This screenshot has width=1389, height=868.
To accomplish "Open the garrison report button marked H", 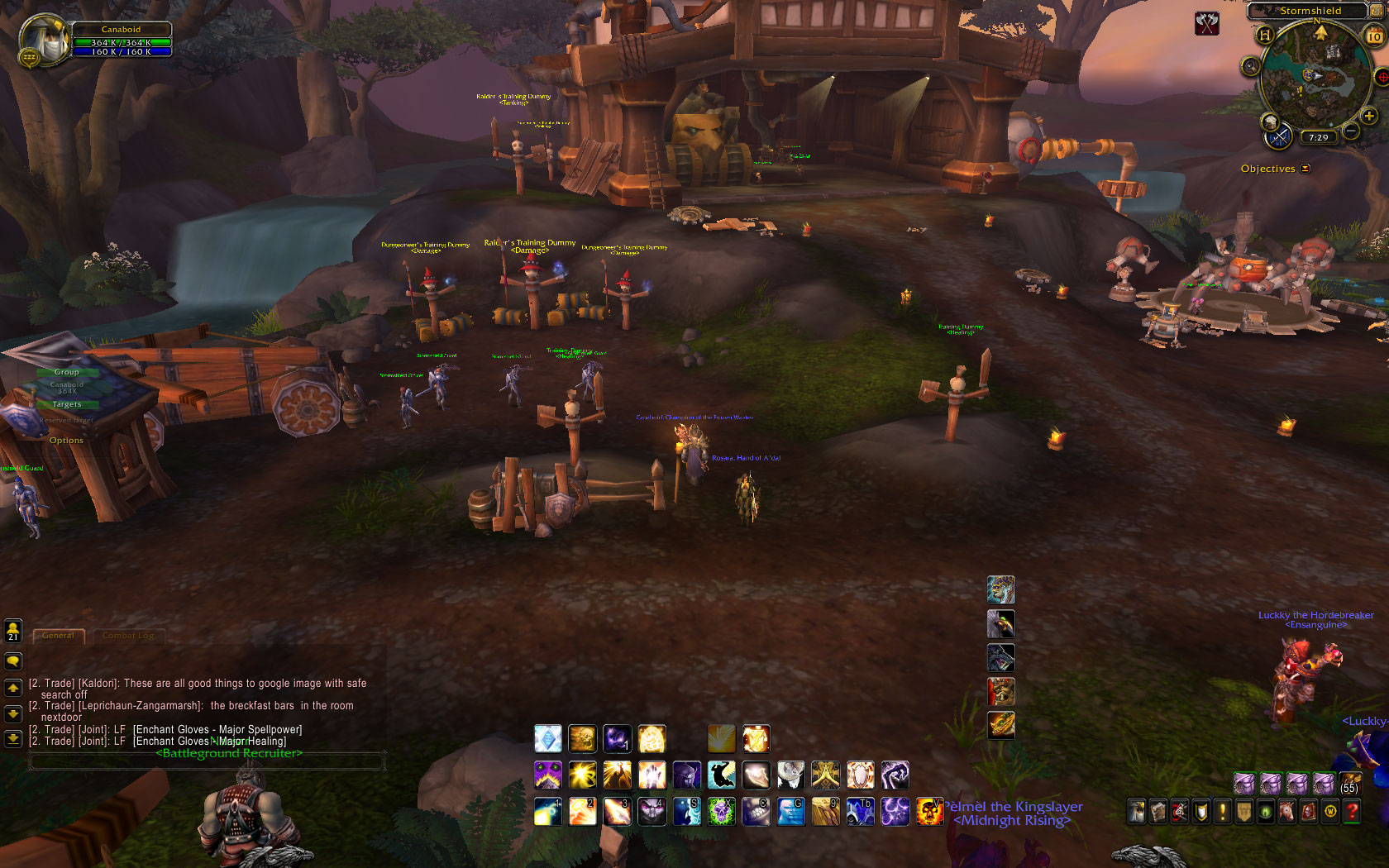I will (1264, 35).
